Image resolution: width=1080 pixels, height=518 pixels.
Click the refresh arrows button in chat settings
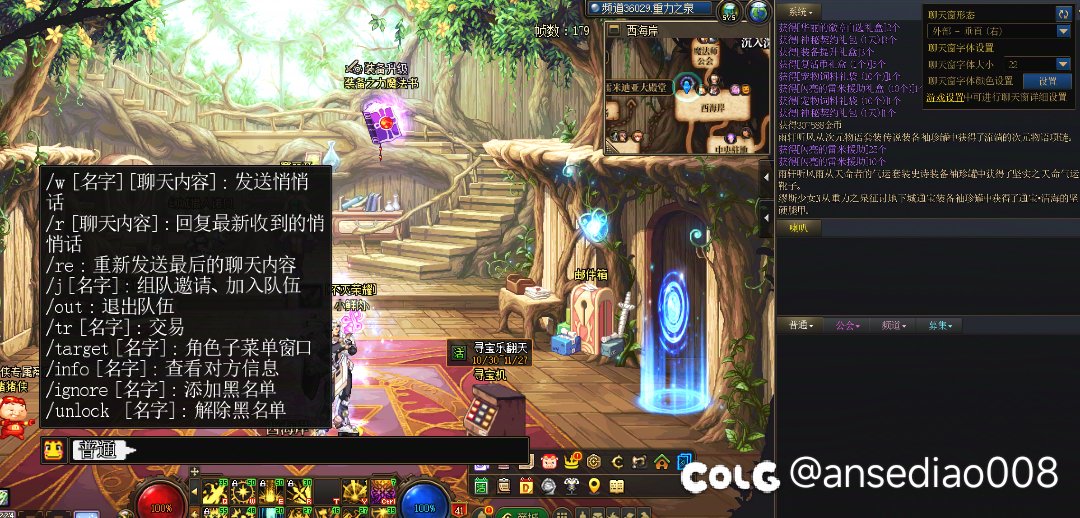(1062, 13)
